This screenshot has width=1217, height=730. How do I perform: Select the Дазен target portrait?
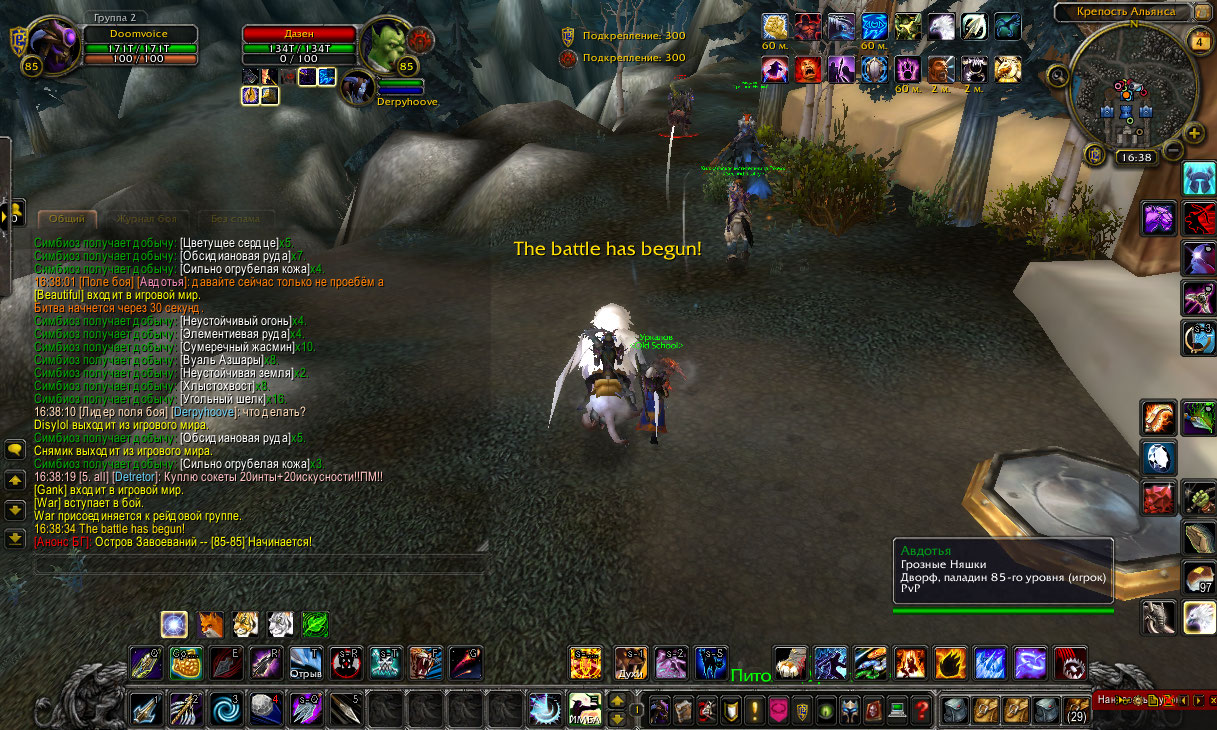point(385,46)
